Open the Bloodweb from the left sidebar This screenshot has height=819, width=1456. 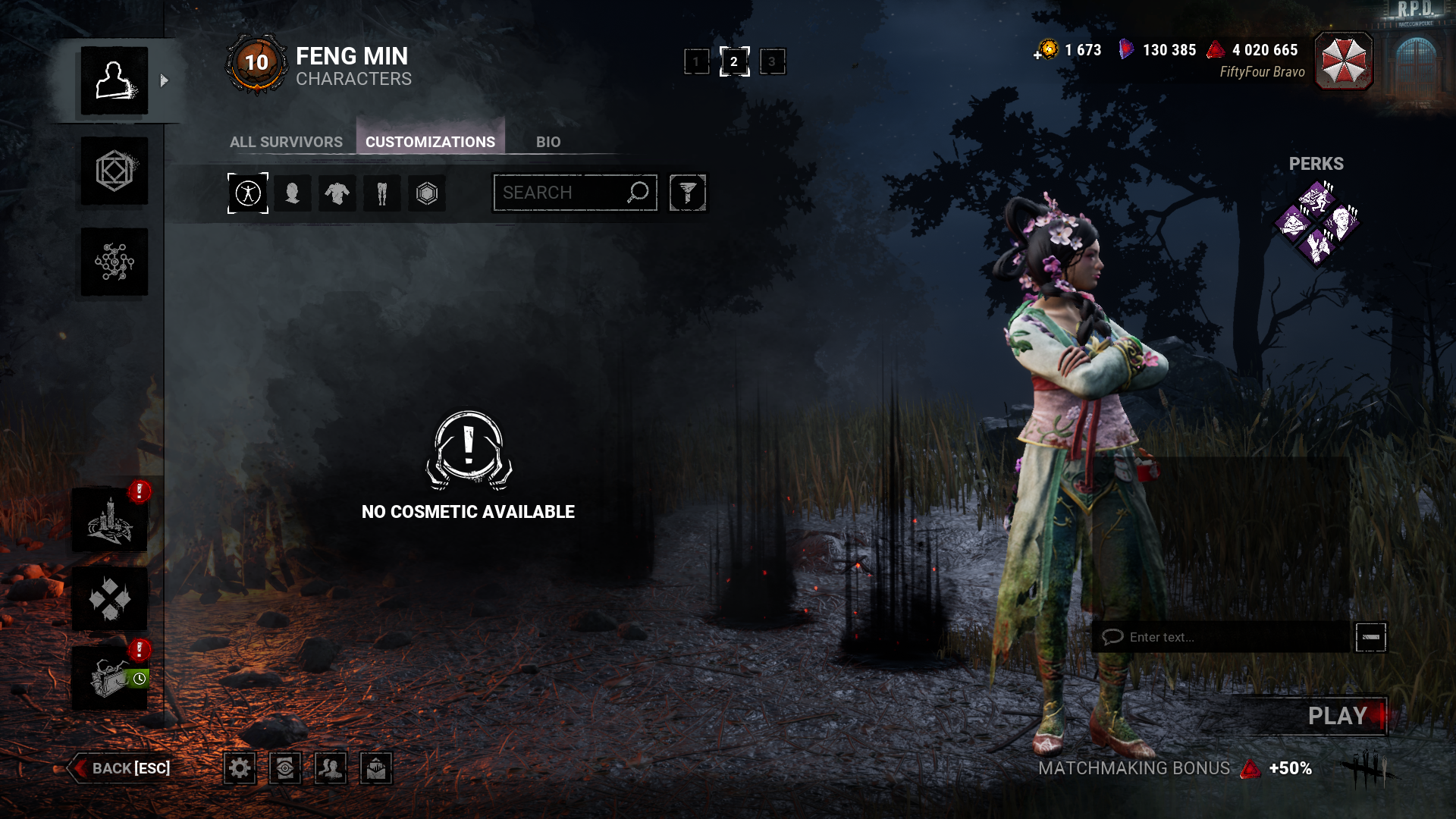114,262
